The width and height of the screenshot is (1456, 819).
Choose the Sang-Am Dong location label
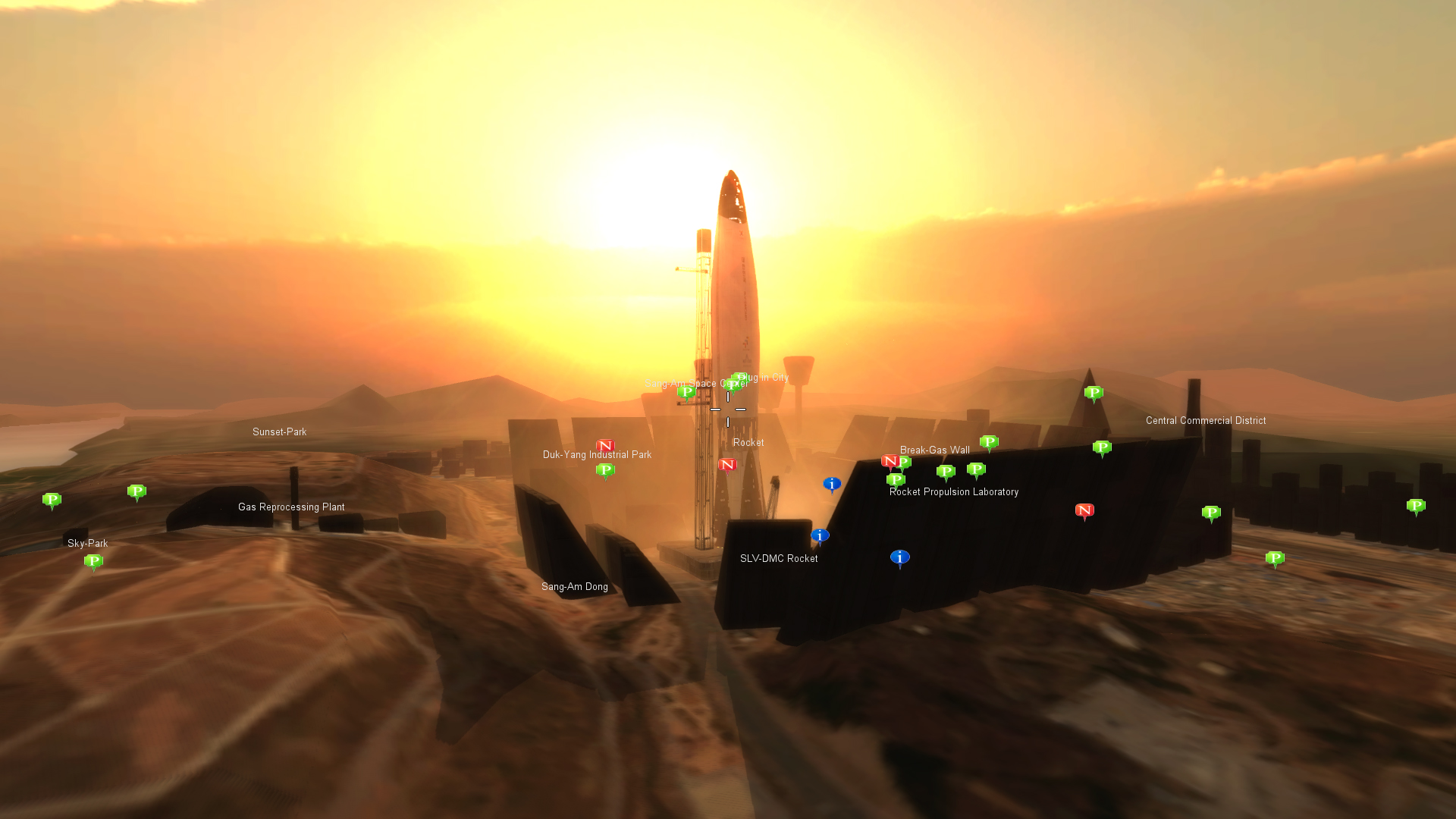(574, 587)
